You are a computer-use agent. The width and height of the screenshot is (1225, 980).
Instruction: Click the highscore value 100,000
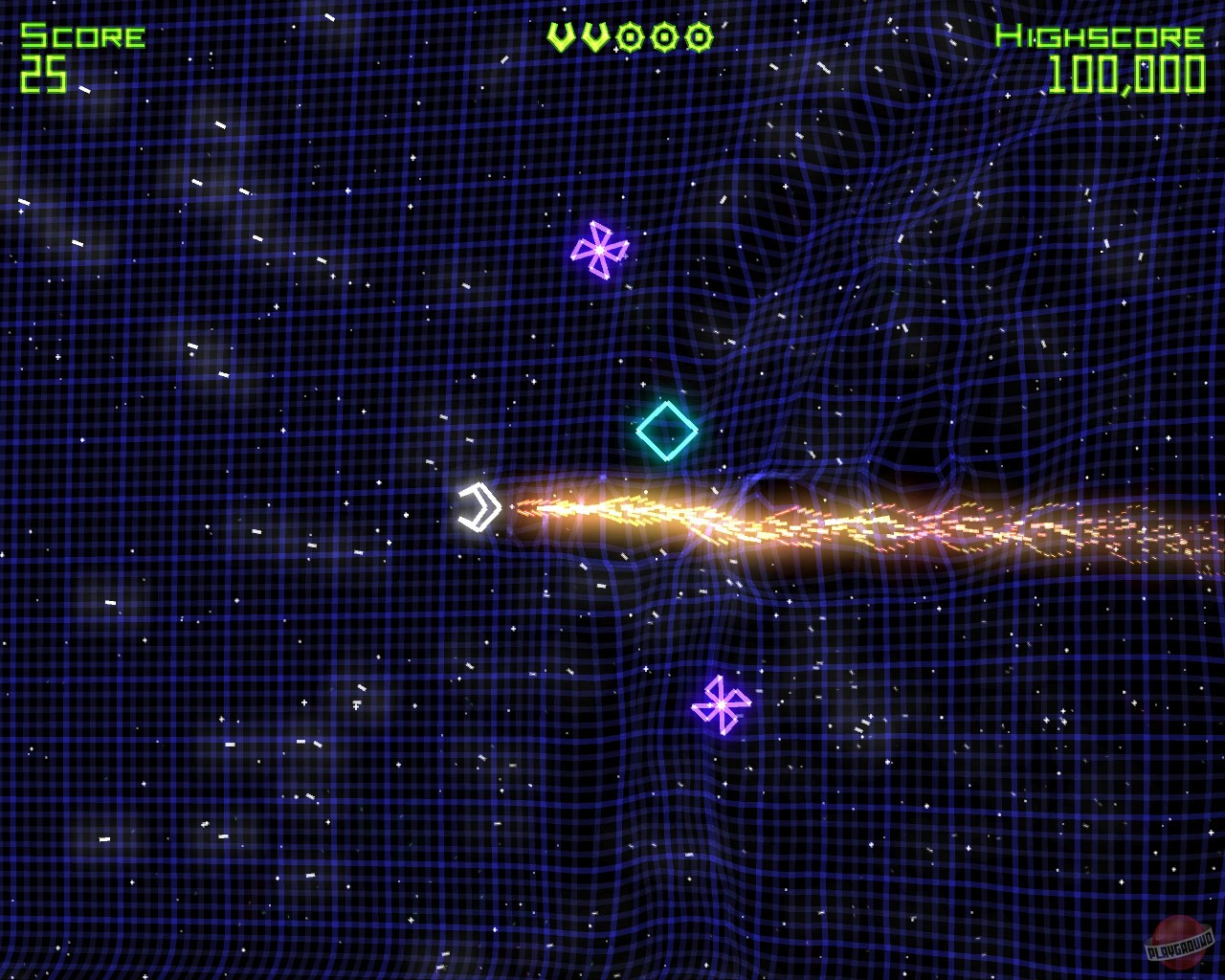pos(1126,72)
